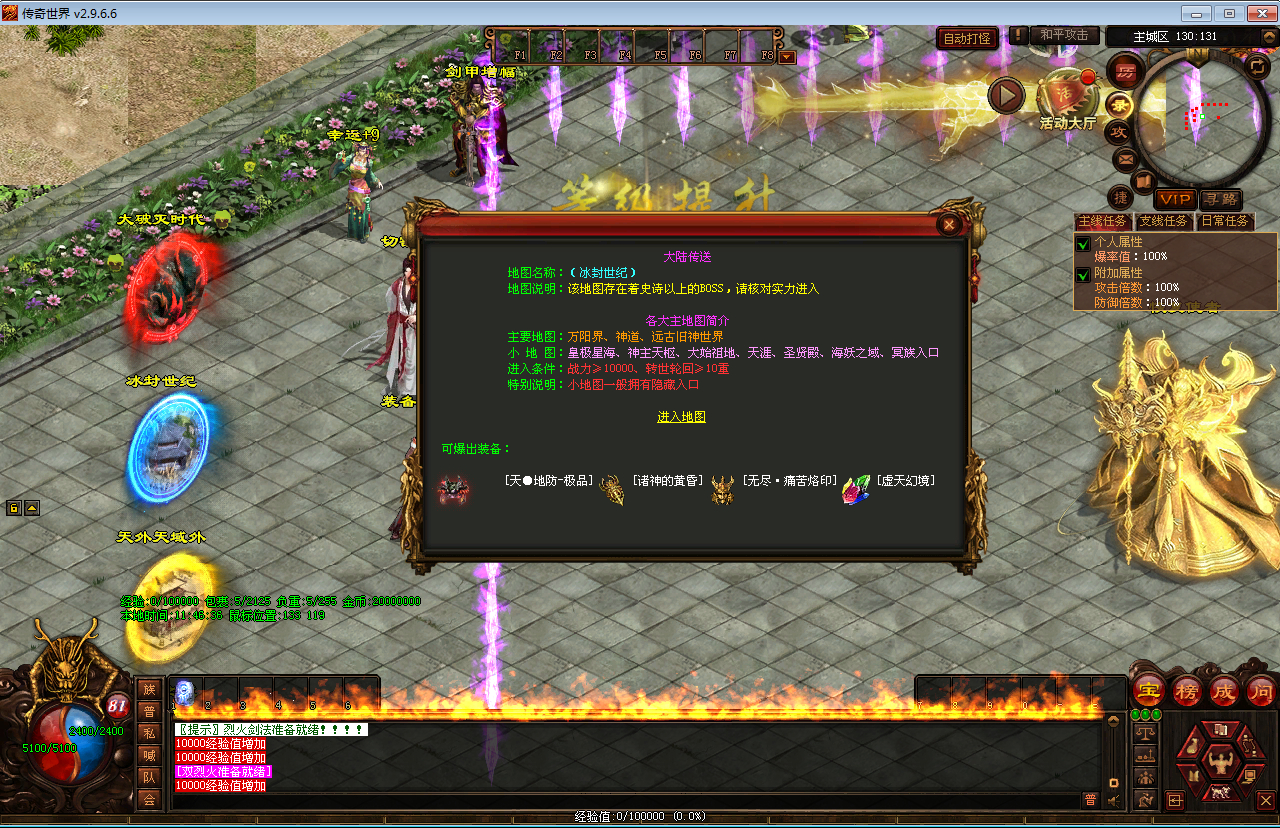This screenshot has height=828, width=1280.
Task: Select the pet (dog) icon in hexagon menu
Action: pos(1220,792)
